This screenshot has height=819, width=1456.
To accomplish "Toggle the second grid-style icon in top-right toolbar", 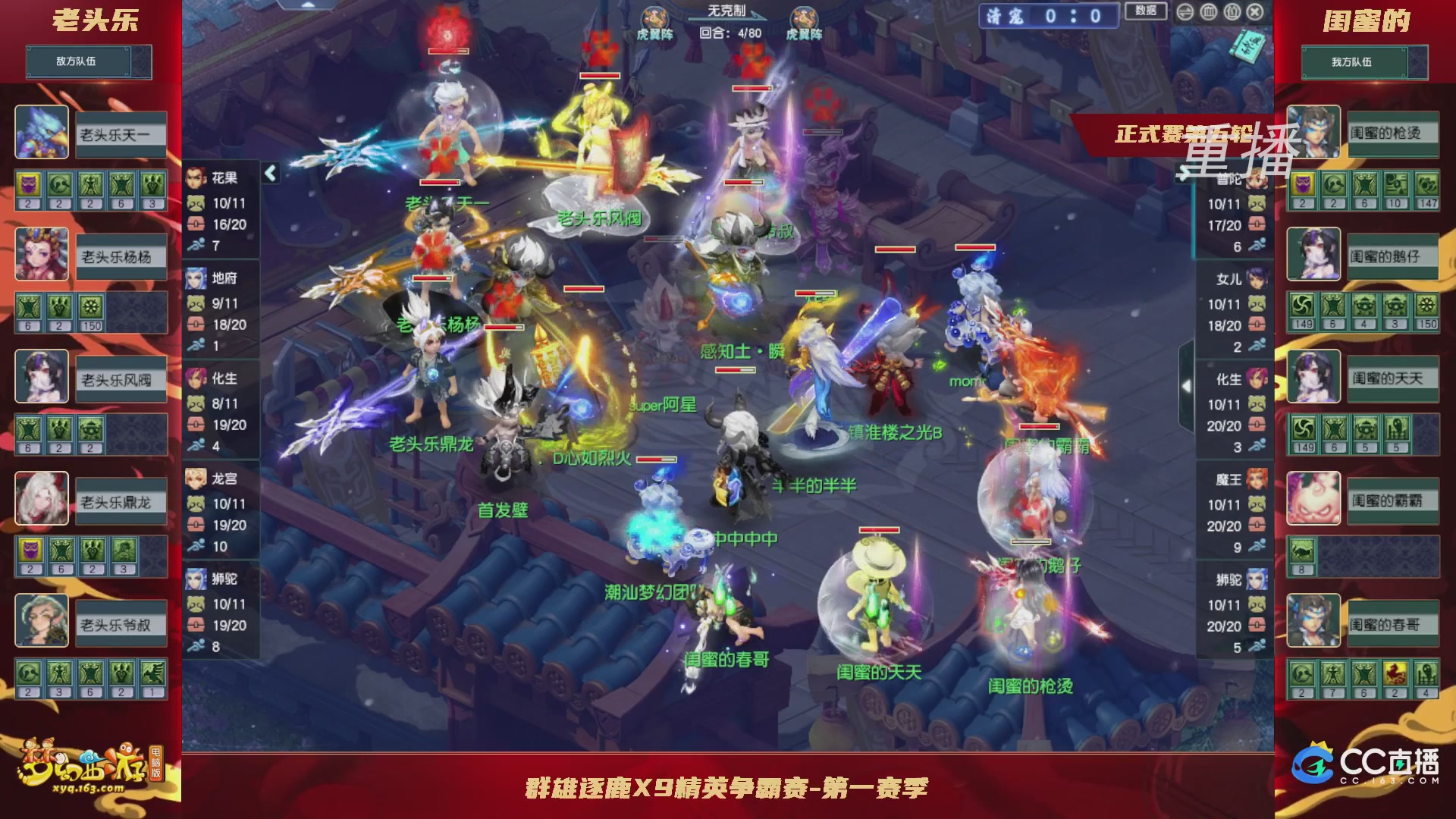I will tap(1232, 12).
